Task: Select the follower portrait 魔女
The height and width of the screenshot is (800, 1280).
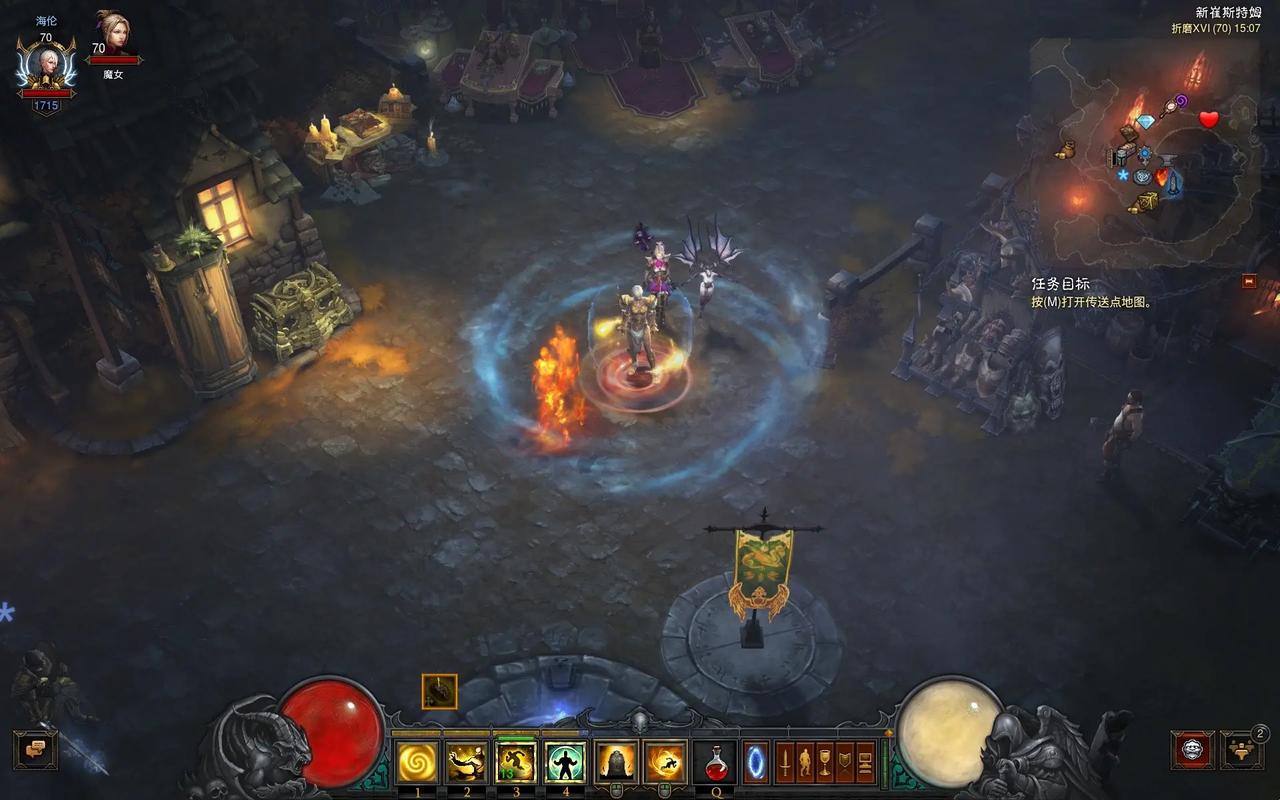Action: pos(113,36)
